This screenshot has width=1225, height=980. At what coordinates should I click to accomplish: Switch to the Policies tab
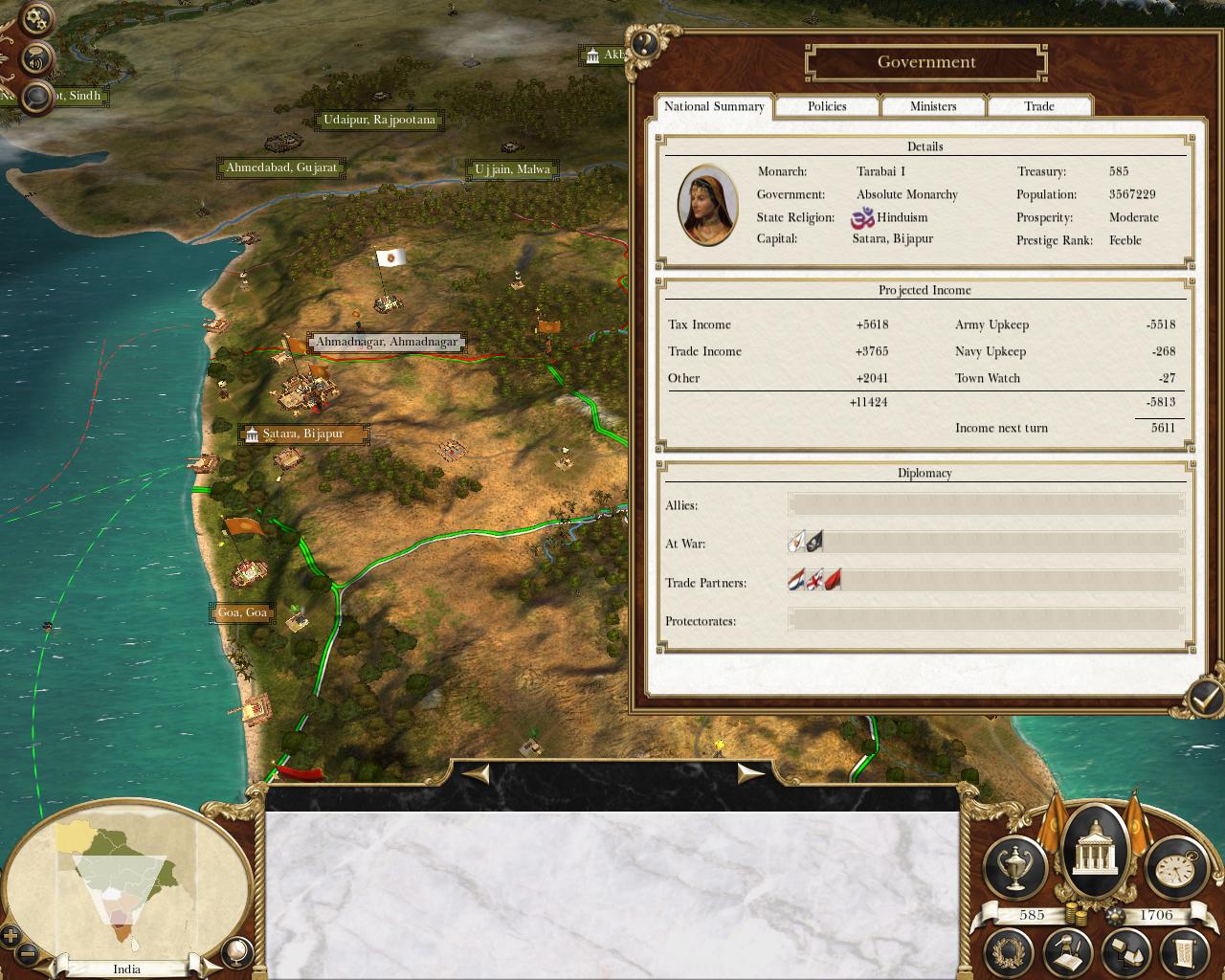[x=827, y=106]
